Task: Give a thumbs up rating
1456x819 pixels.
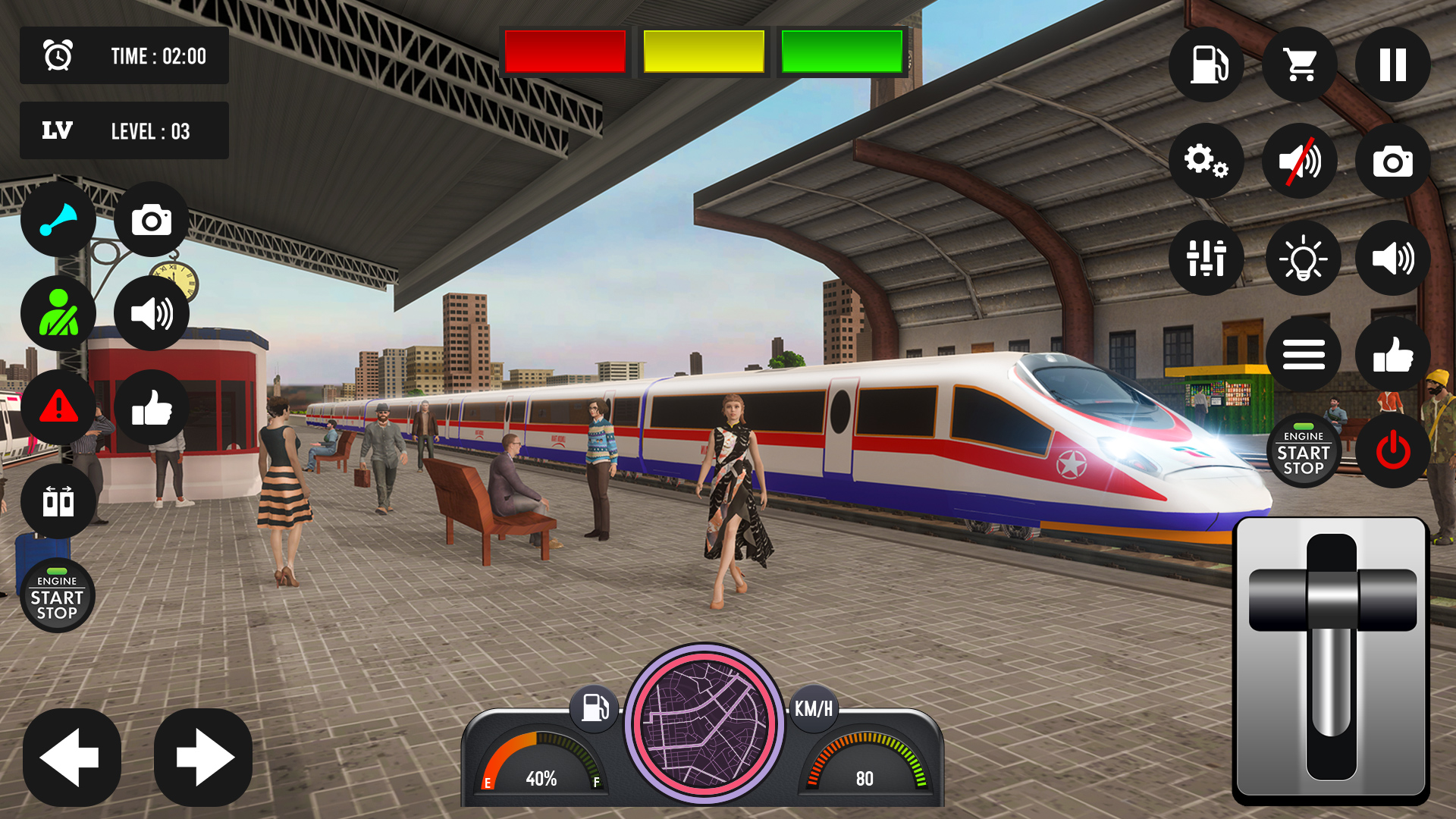Action: (x=1392, y=353)
